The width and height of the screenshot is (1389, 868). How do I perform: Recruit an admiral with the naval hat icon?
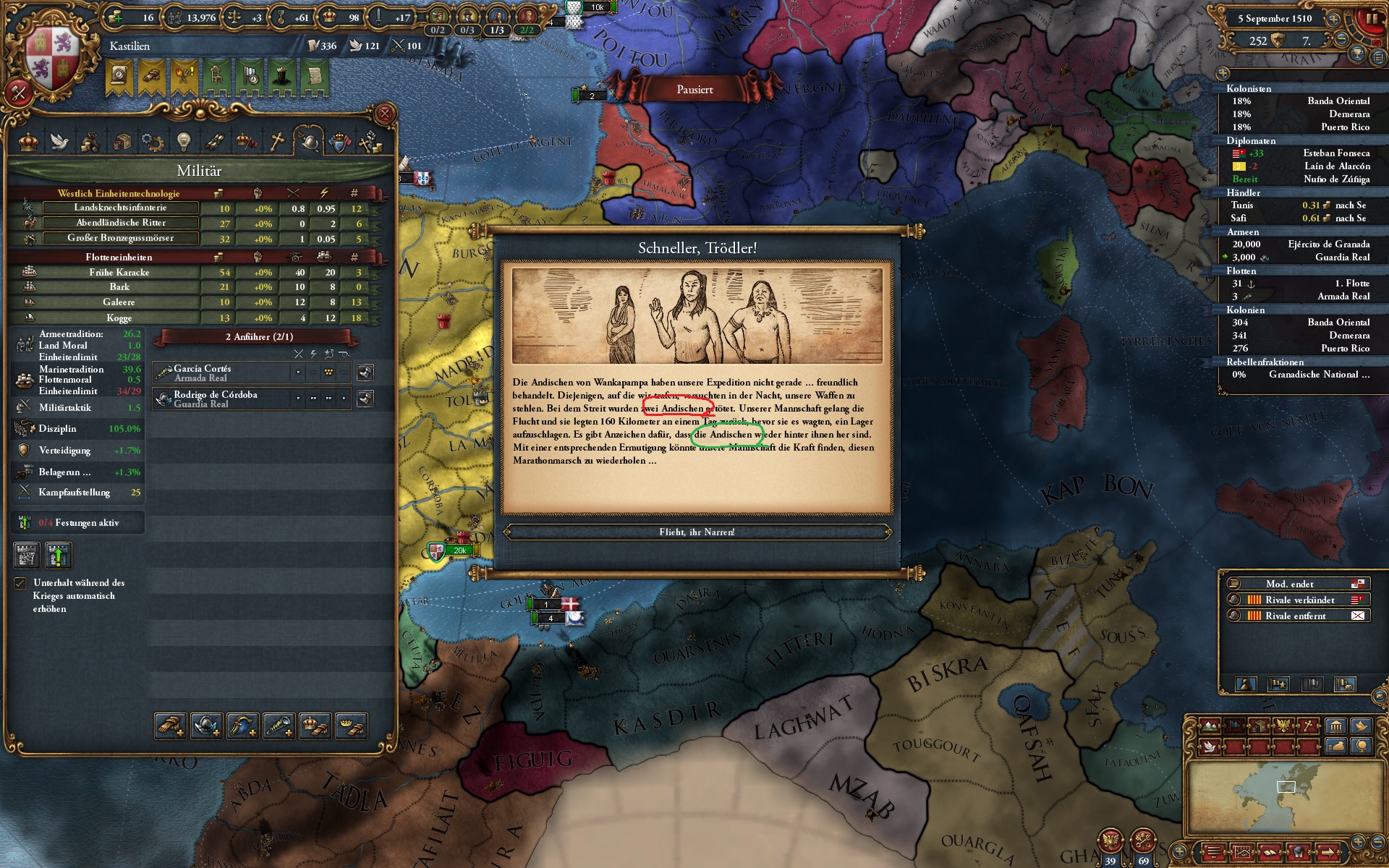point(245,726)
